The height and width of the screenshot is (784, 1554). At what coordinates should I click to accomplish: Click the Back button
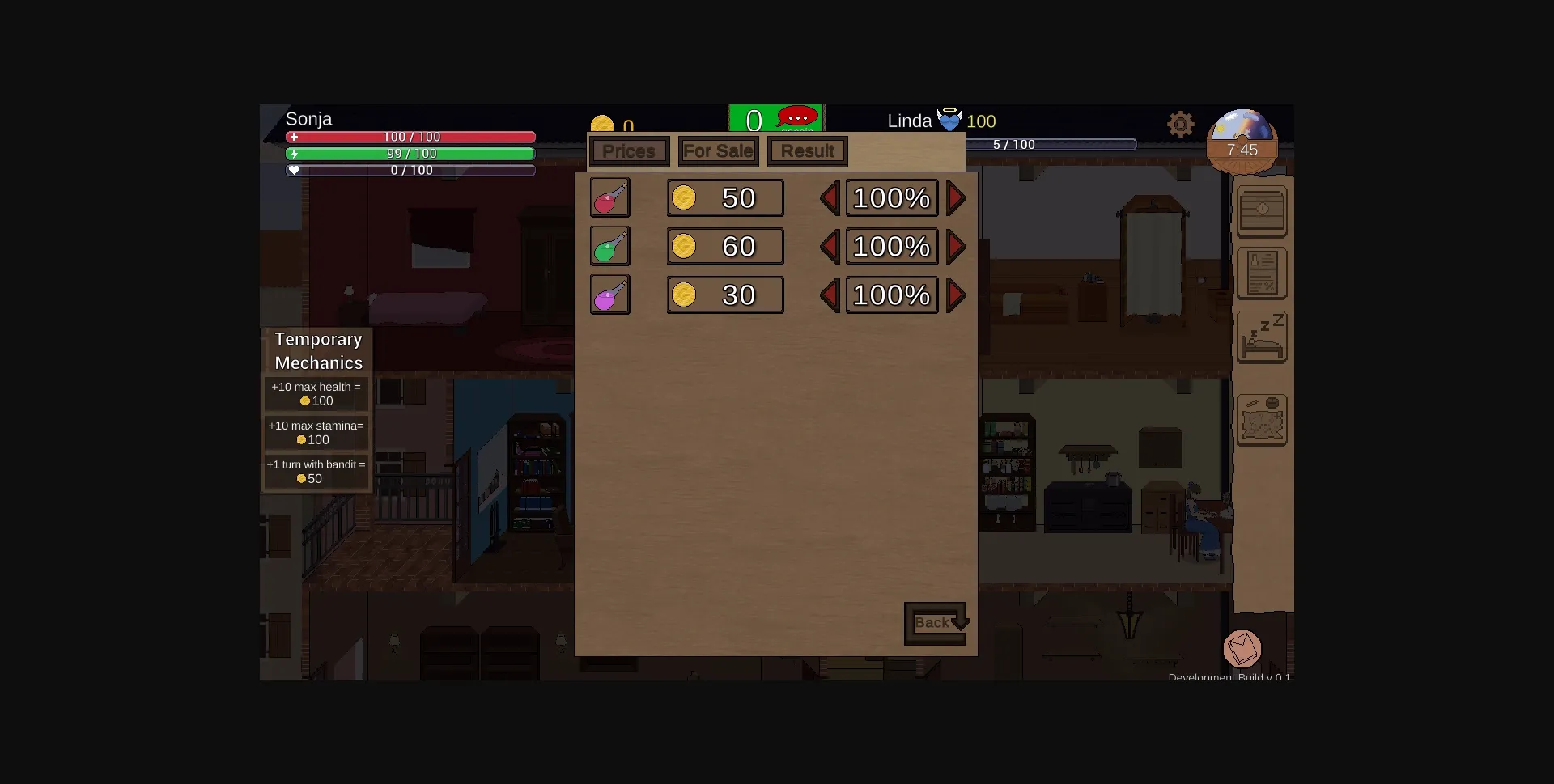tap(933, 622)
